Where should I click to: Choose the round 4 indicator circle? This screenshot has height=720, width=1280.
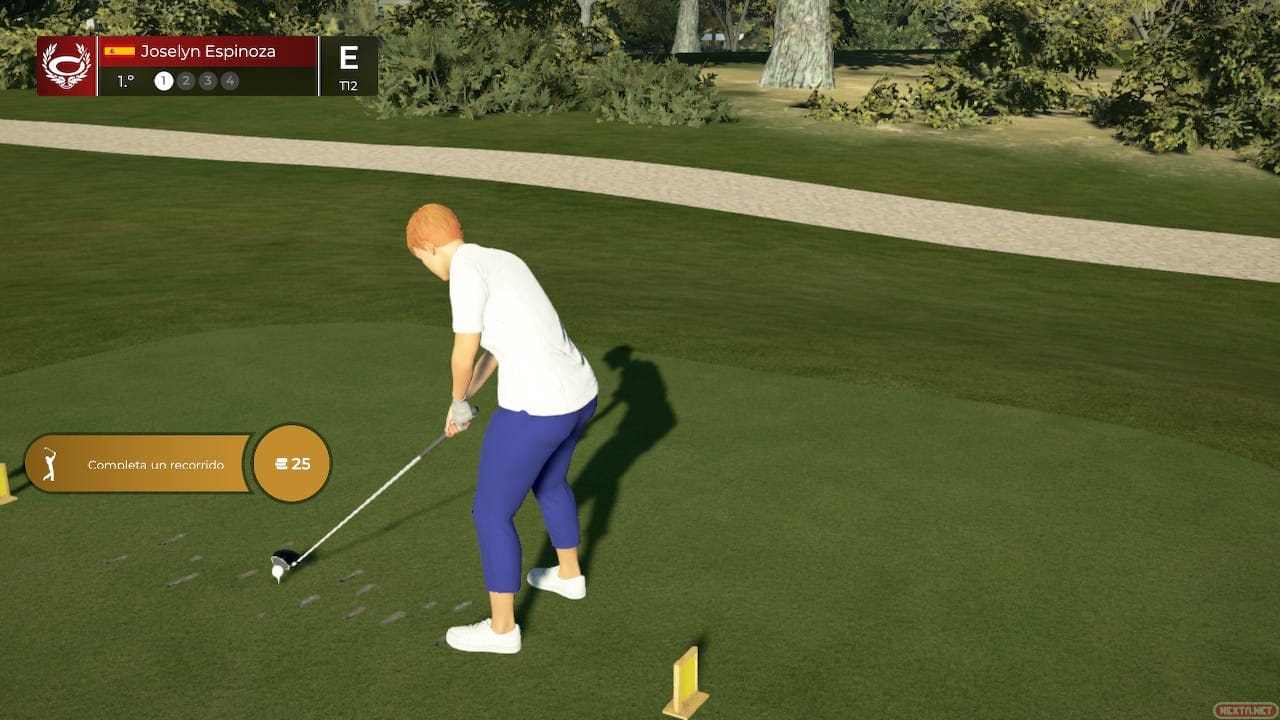(x=230, y=81)
